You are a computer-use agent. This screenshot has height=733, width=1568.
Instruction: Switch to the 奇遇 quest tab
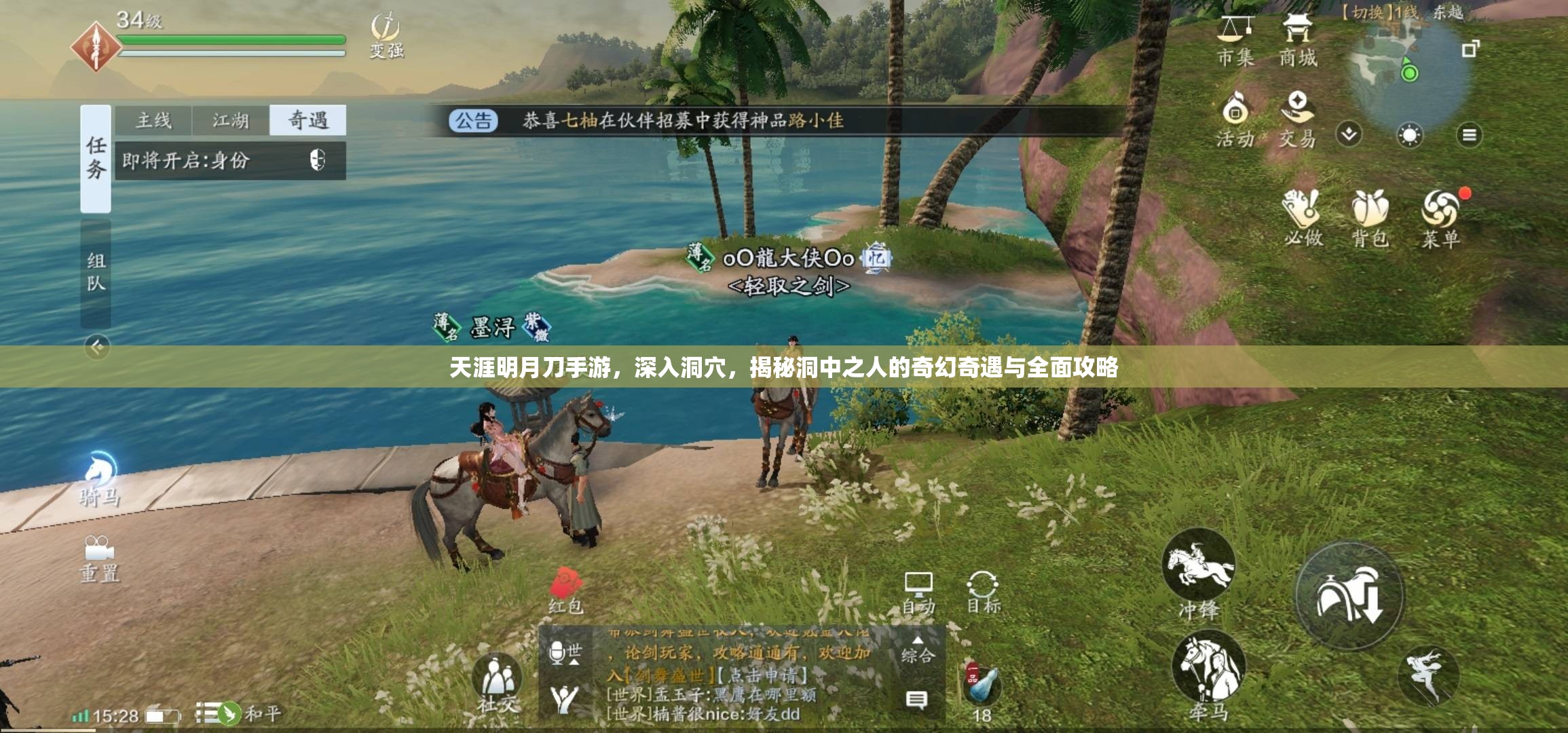pos(308,121)
